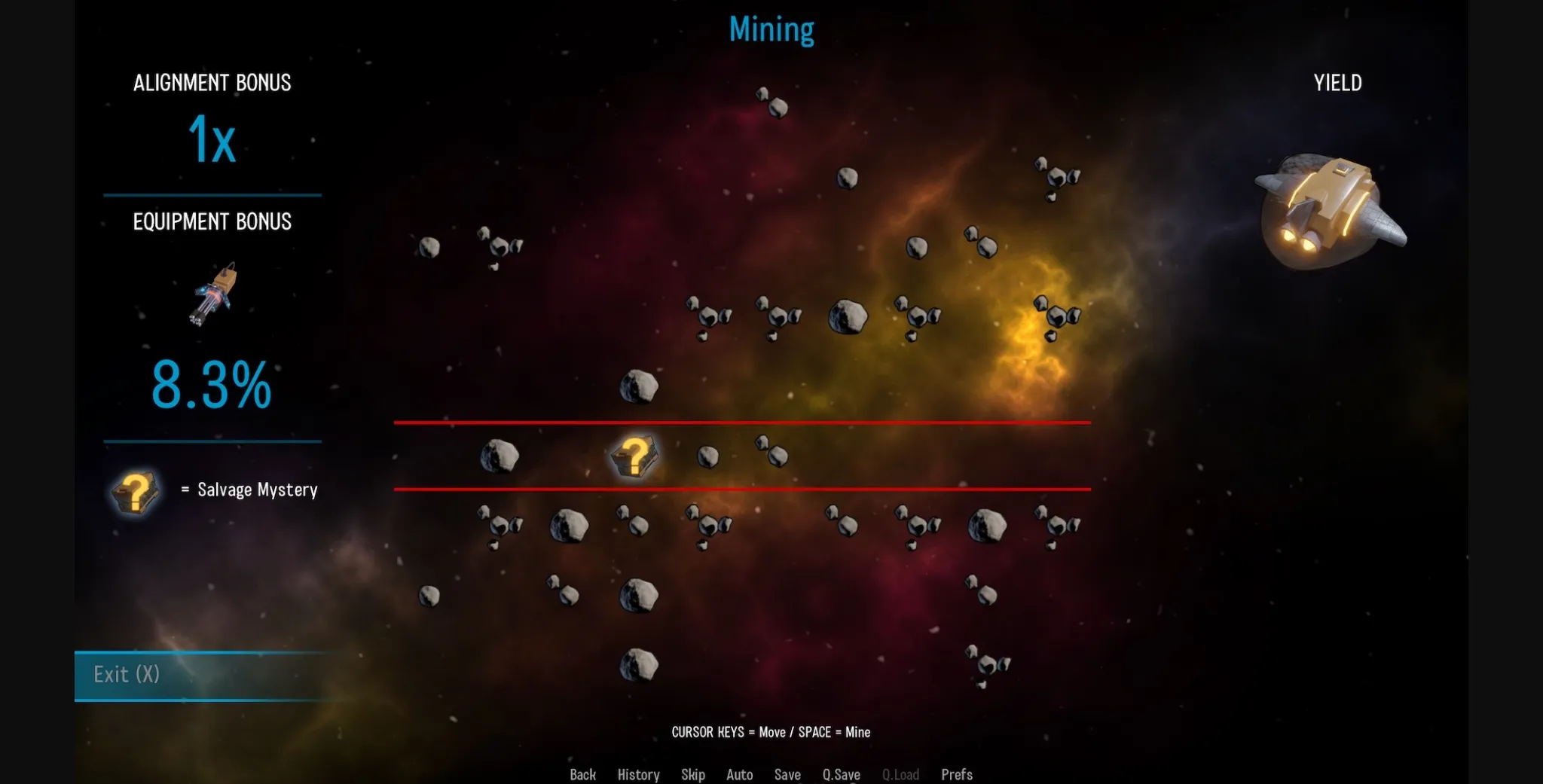Toggle Skip mode on
Image resolution: width=1543 pixels, height=784 pixels.
[692, 774]
